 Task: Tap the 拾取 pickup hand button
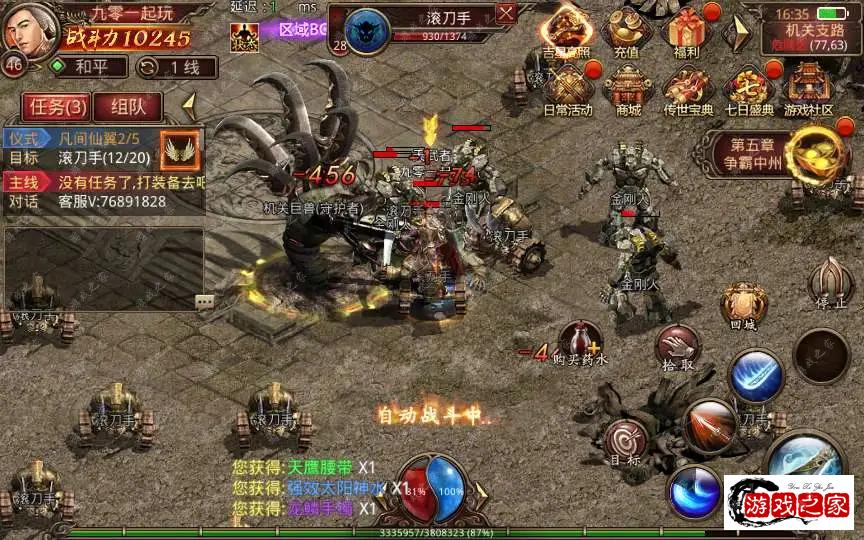coord(677,349)
